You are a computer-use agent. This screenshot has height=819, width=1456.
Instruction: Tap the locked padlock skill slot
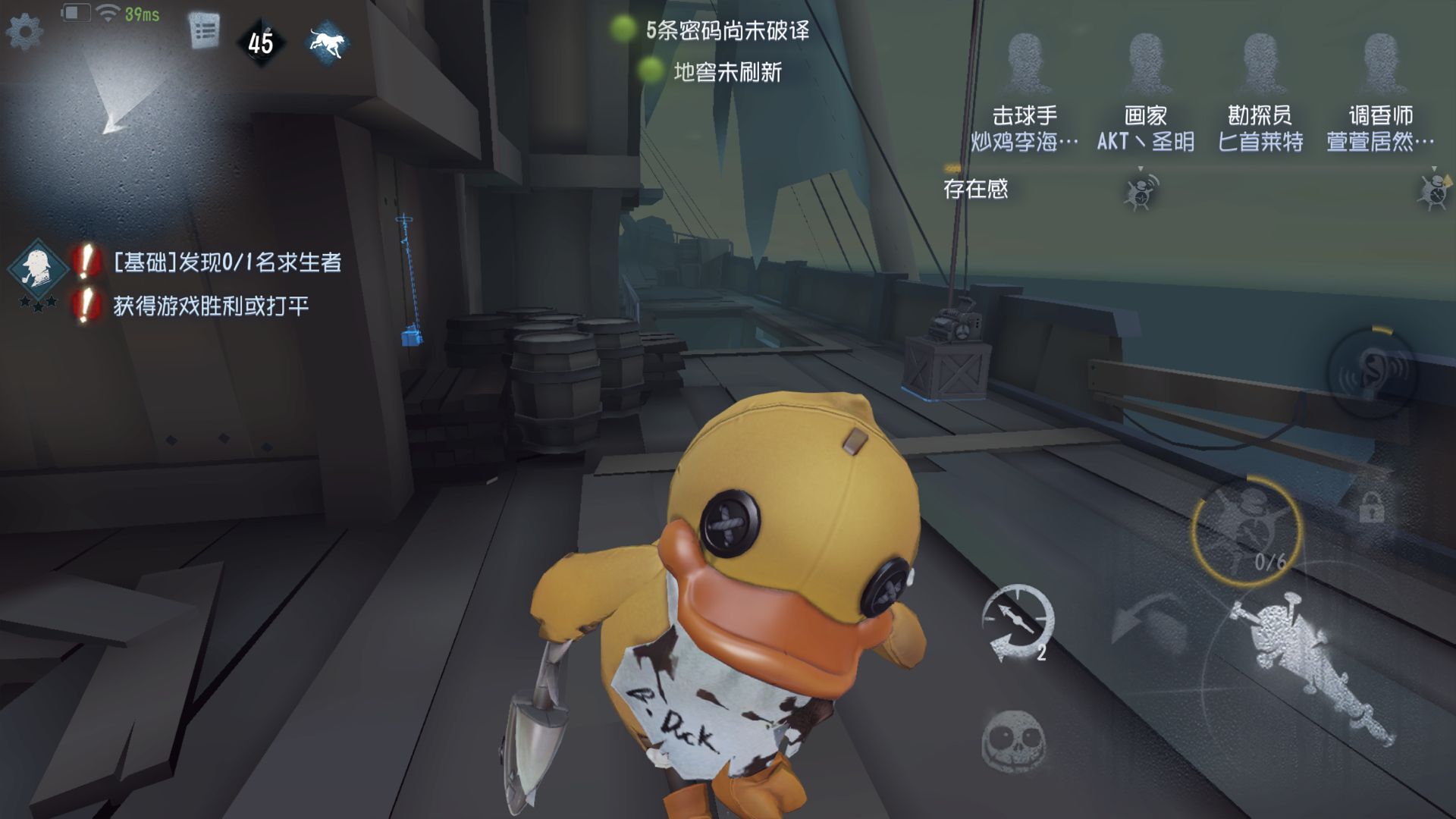pyautogui.click(x=1371, y=507)
